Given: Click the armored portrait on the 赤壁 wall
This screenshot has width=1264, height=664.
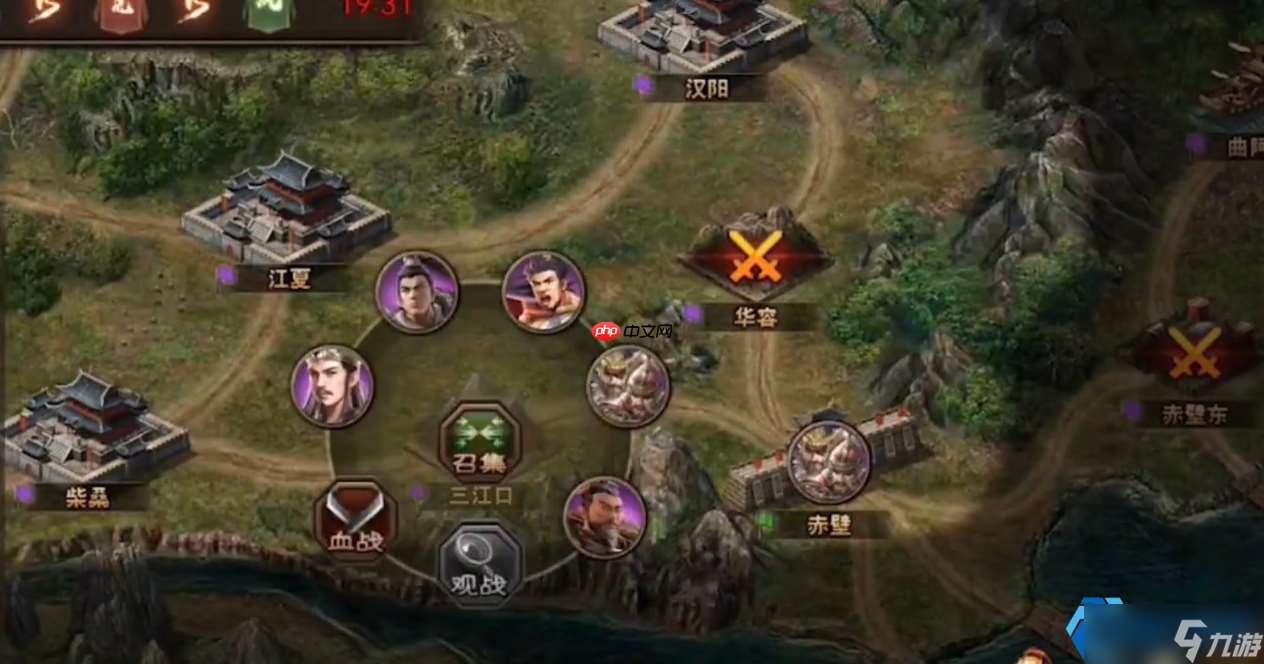Looking at the screenshot, I should tap(828, 461).
